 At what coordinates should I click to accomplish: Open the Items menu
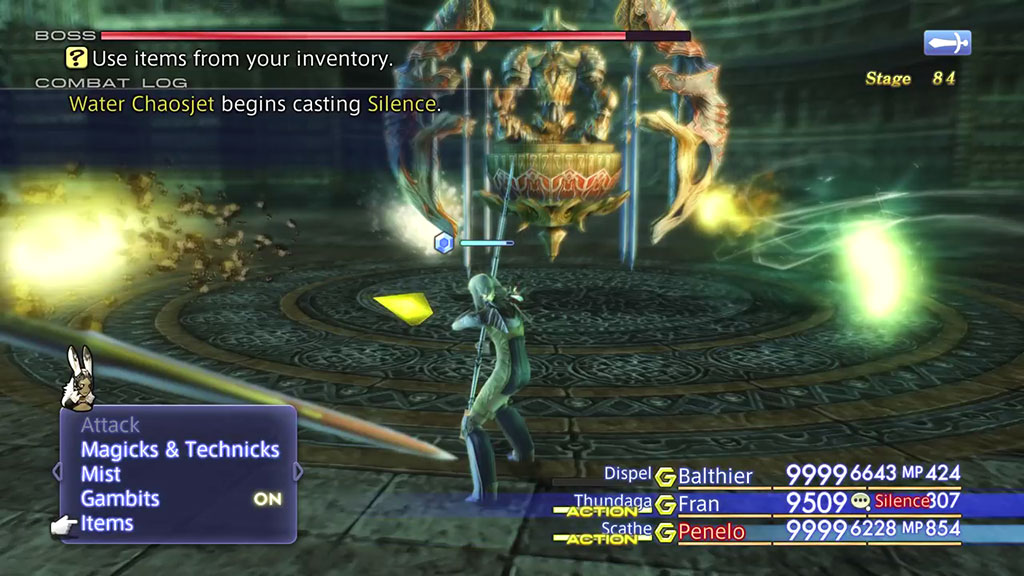[x=107, y=523]
